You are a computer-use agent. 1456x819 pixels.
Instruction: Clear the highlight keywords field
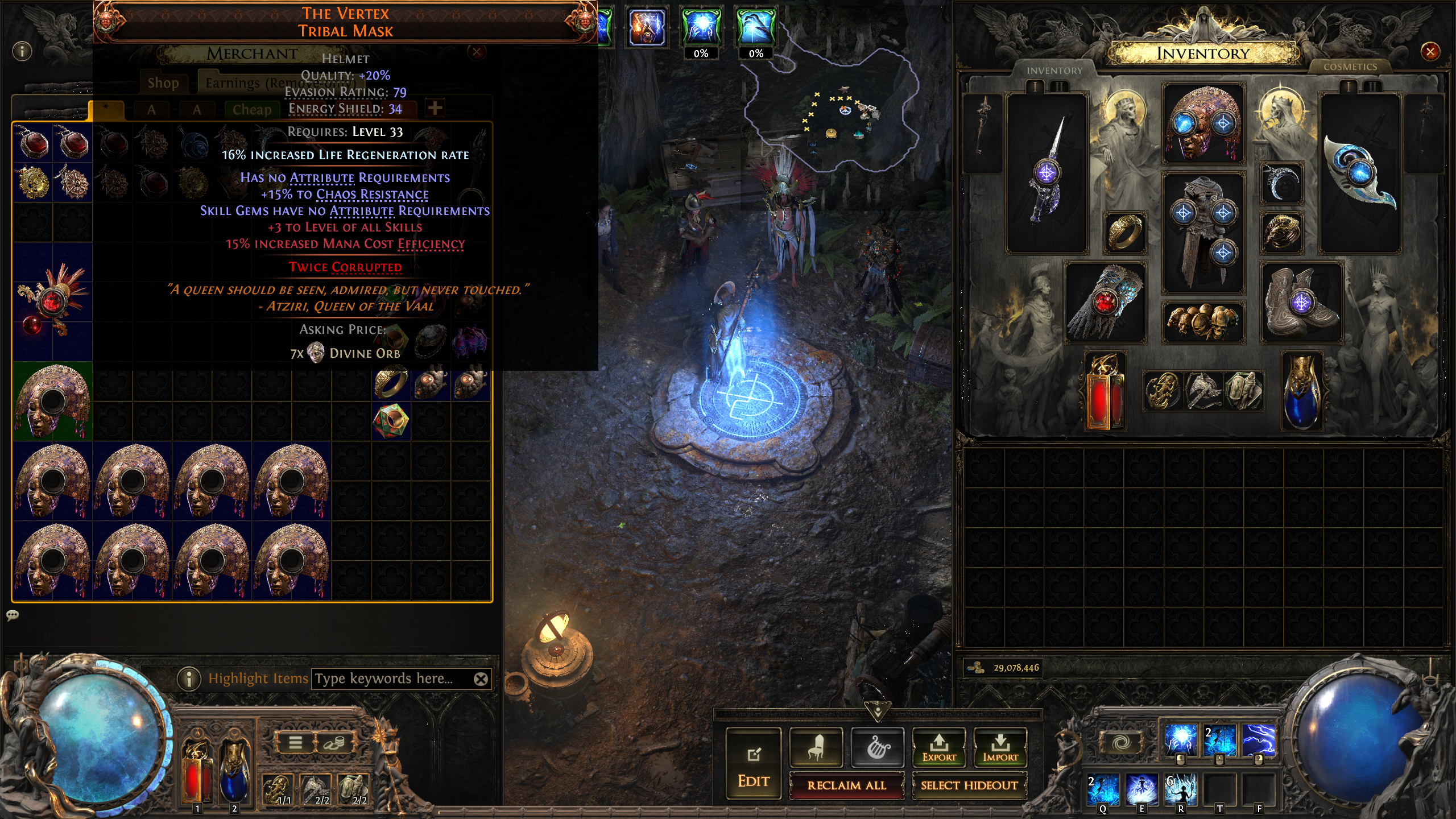point(481,679)
